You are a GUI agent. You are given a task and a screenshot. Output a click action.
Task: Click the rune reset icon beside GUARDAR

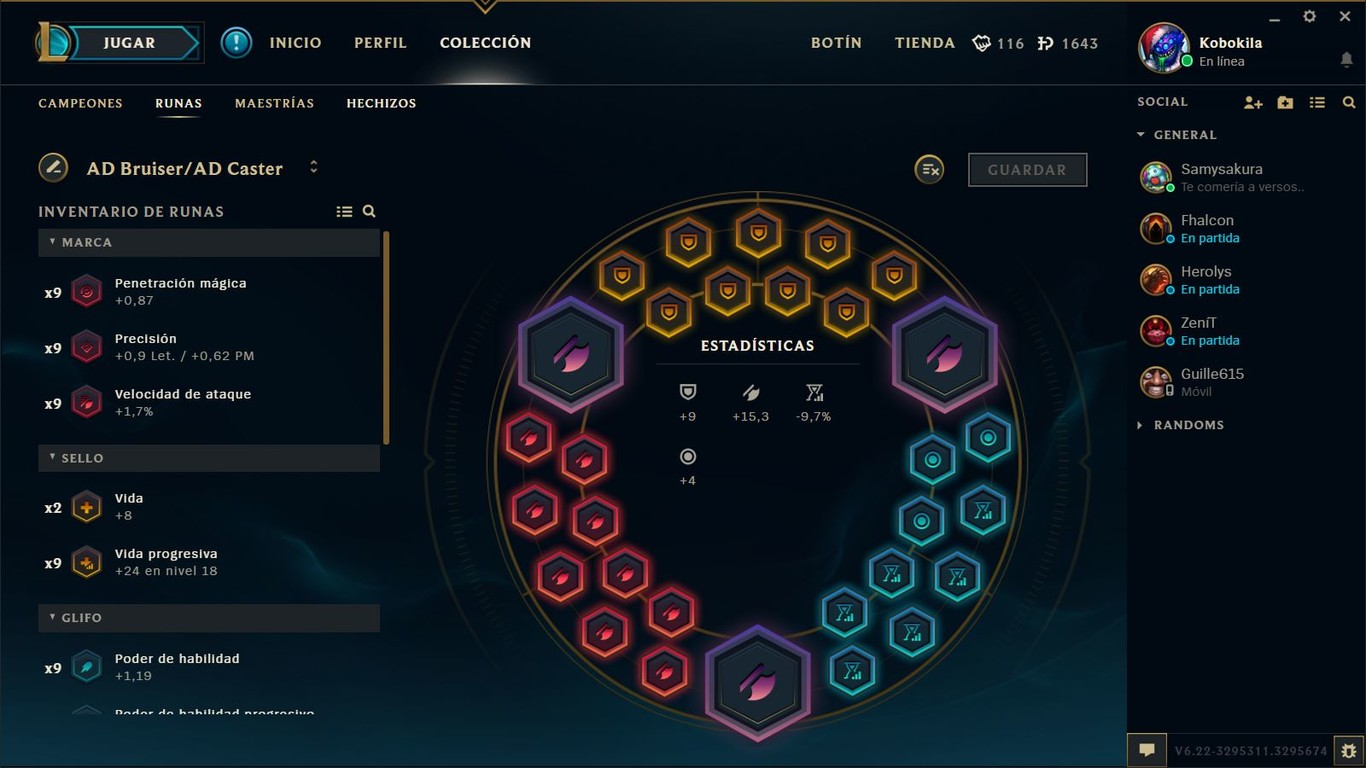[929, 169]
